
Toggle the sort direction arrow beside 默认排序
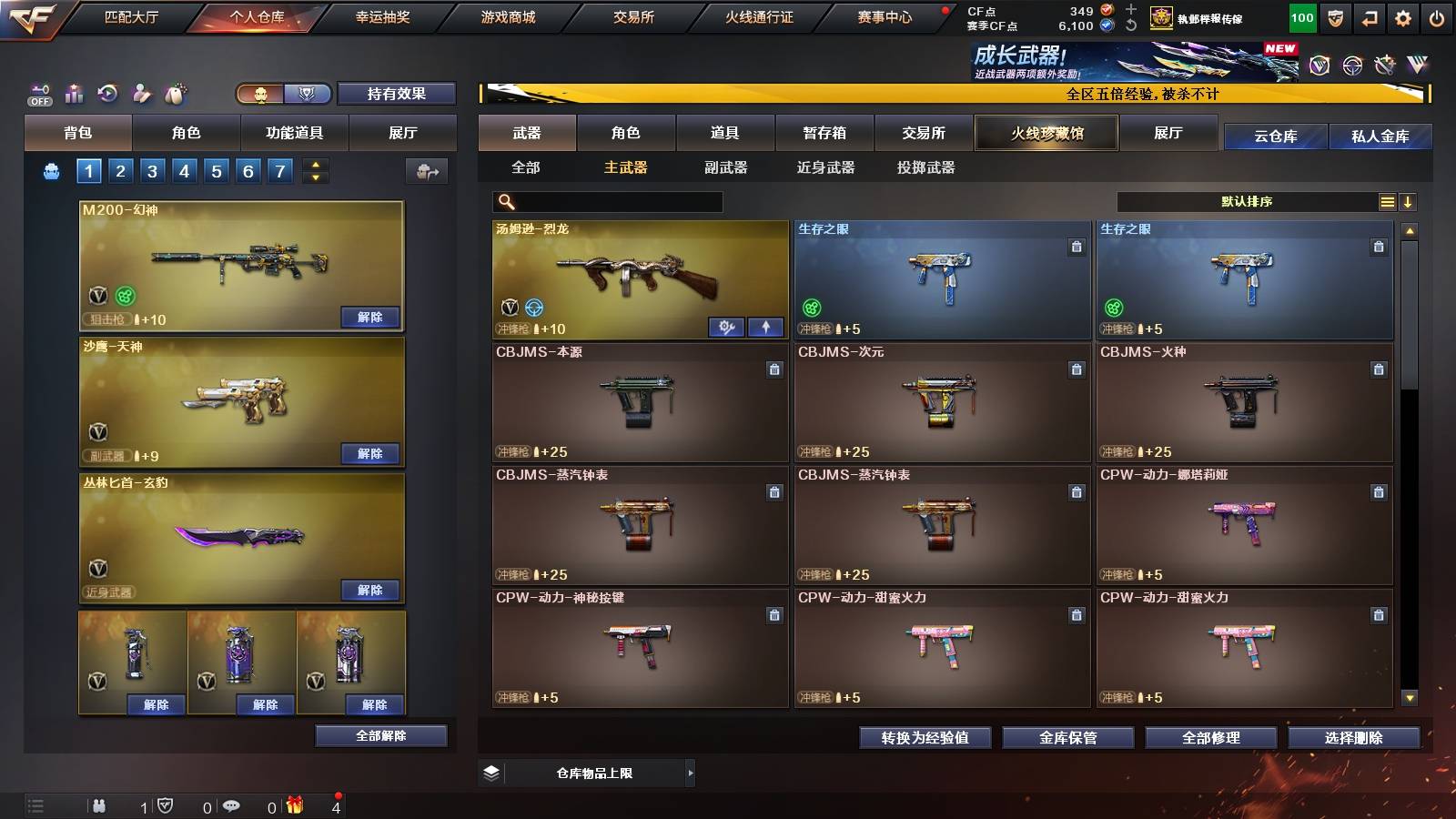tap(1410, 201)
